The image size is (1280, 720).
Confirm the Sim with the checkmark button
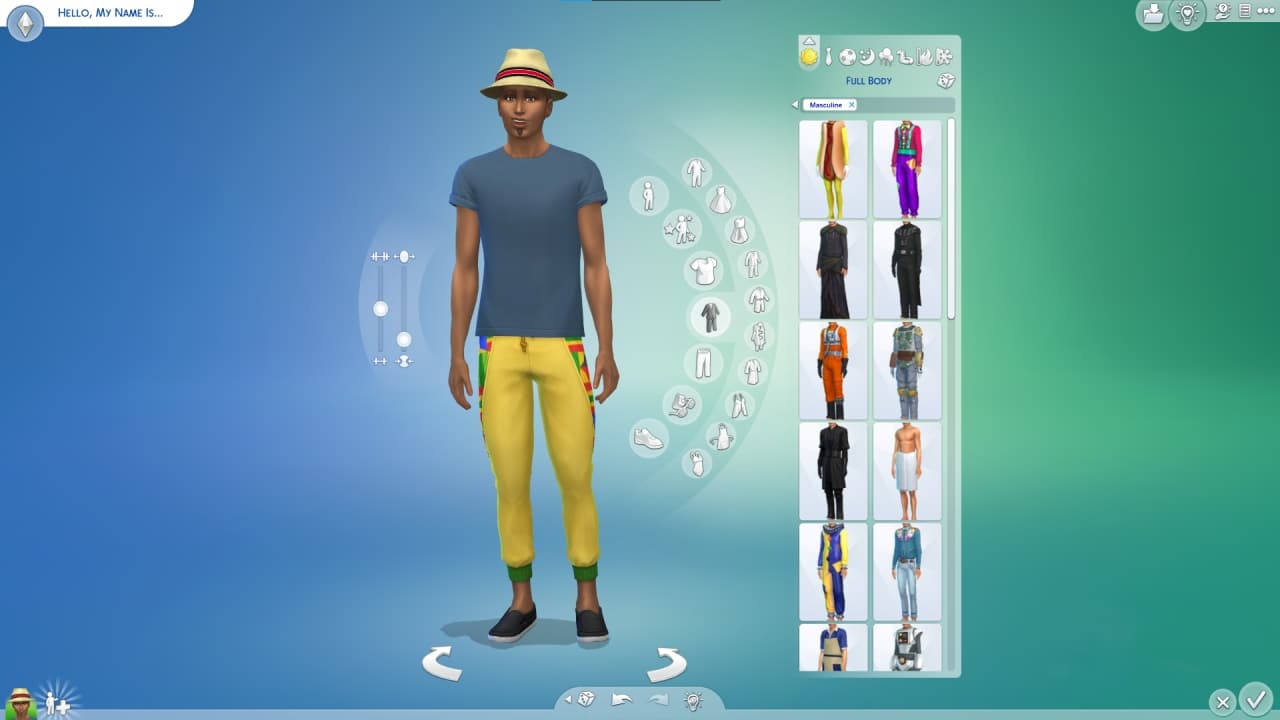point(1258,701)
